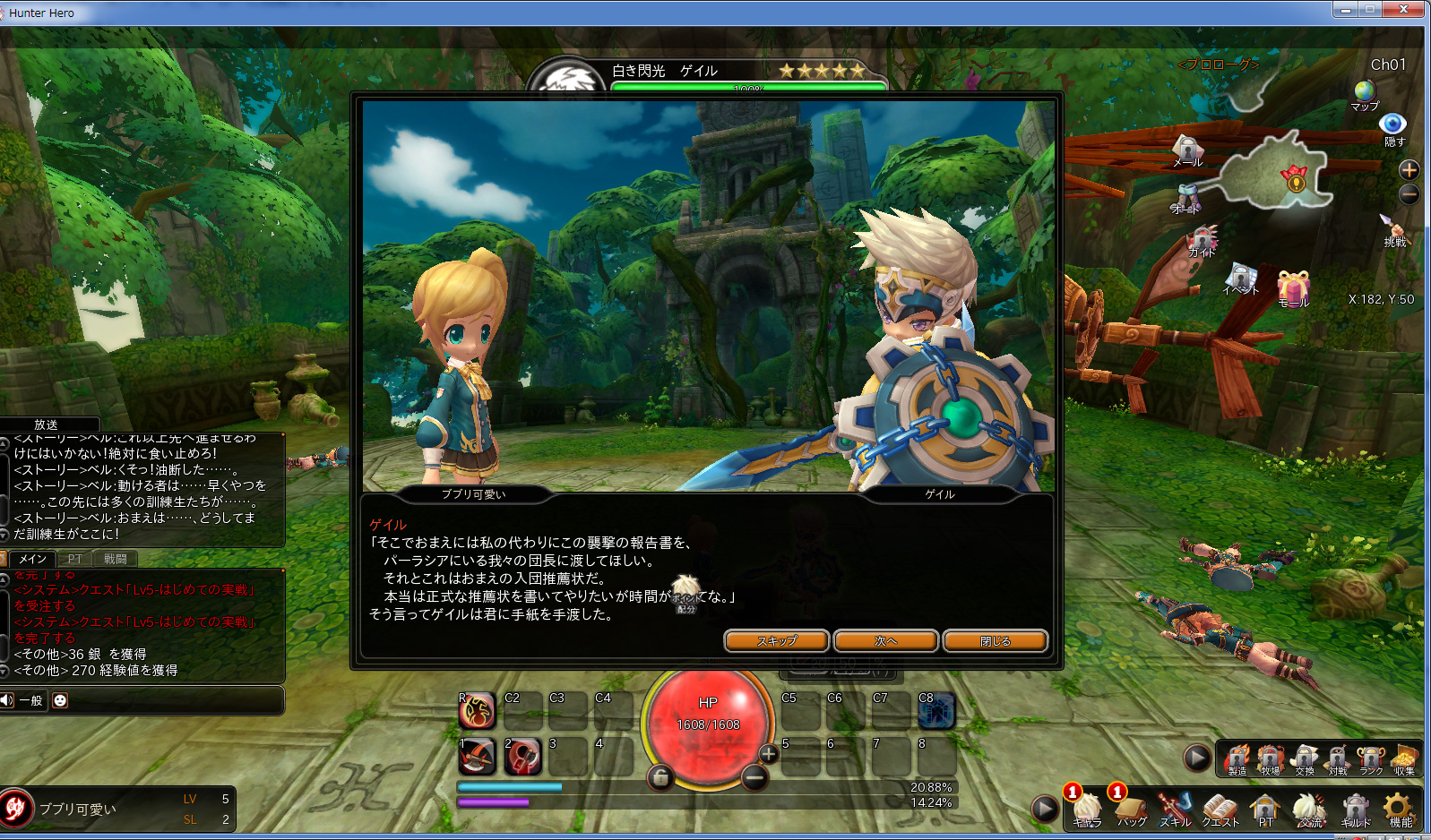The width and height of the screenshot is (1431, 840).
Task: Open the バッグ bag inventory
Action: [x=1131, y=809]
